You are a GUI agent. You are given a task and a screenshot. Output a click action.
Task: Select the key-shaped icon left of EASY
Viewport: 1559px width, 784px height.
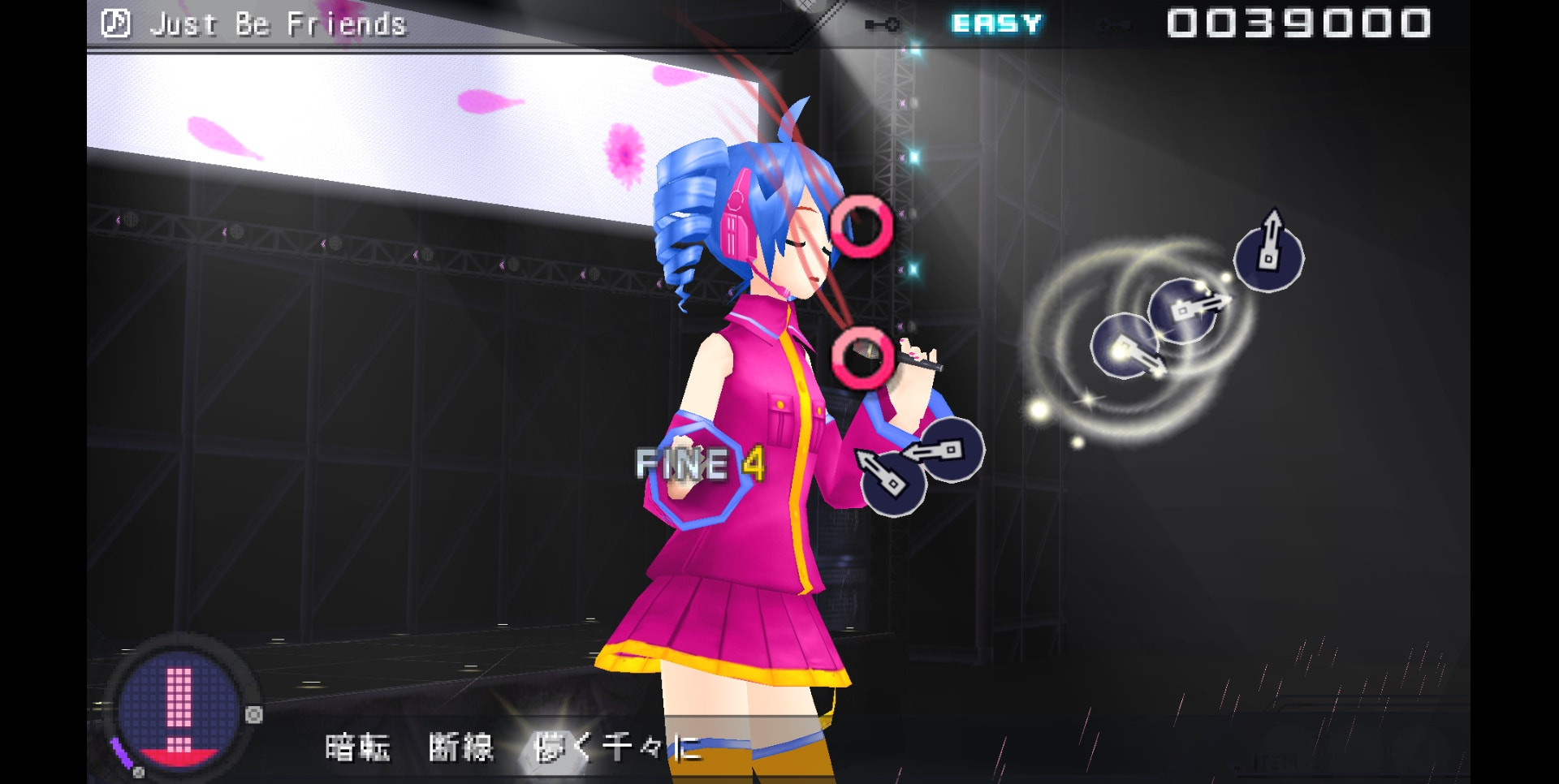coord(882,23)
